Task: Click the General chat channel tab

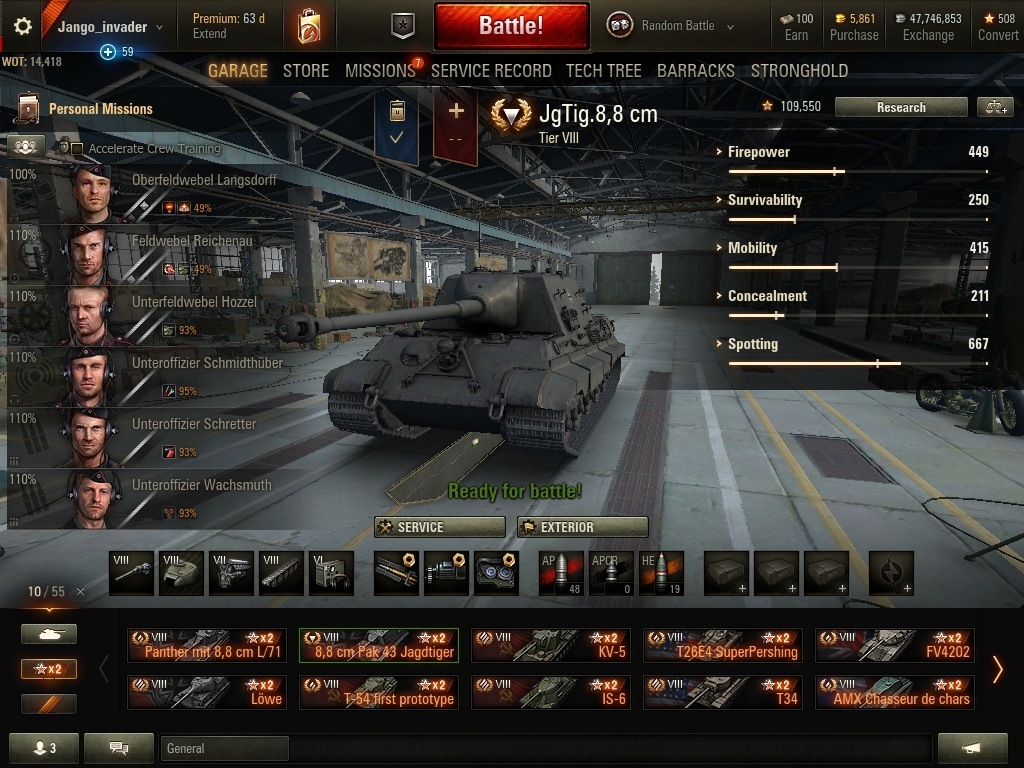Action: pos(224,748)
